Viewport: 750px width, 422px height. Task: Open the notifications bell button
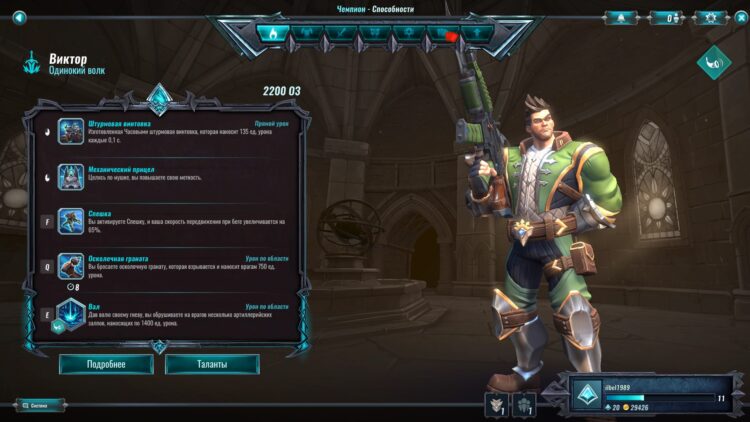(620, 17)
